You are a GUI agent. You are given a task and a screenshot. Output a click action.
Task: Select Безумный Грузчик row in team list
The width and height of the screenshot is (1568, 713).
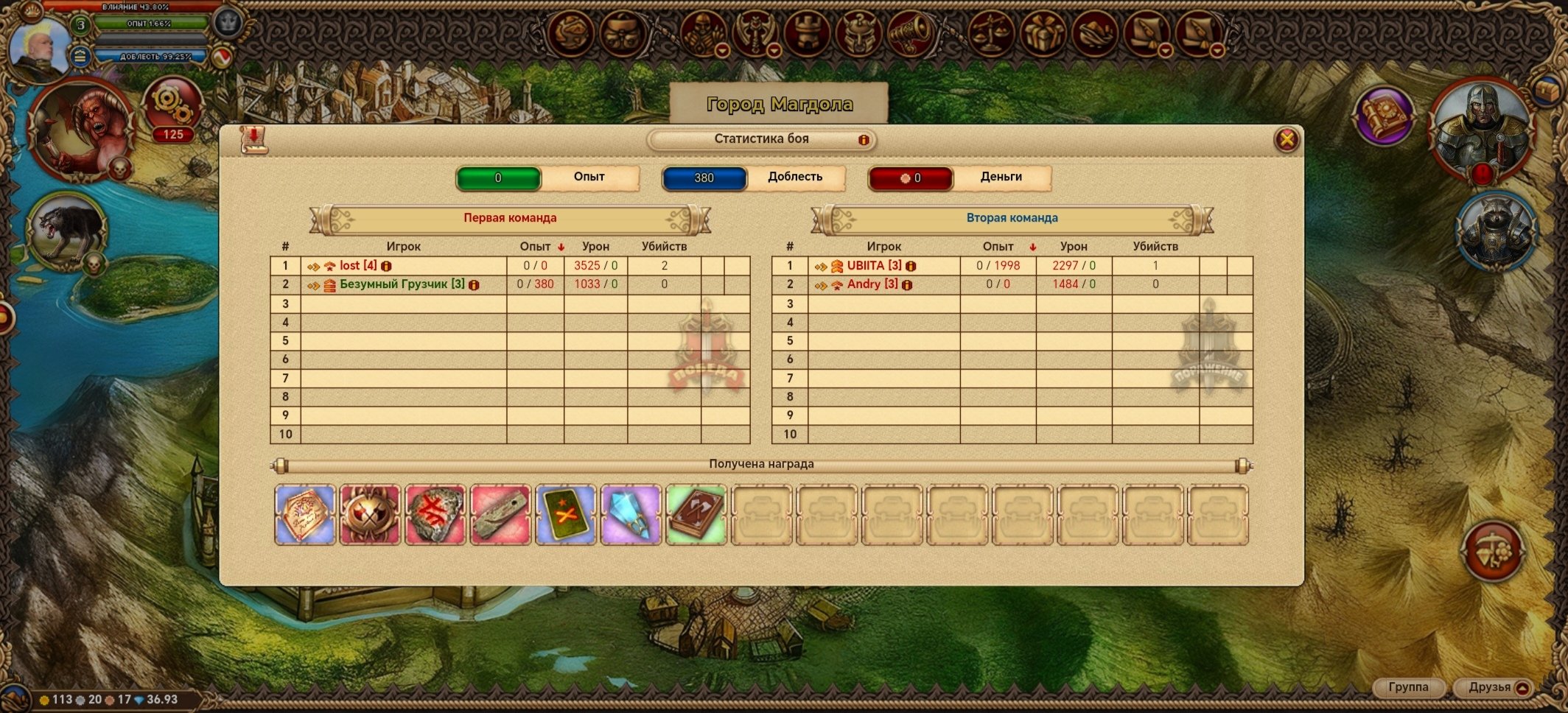point(402,284)
